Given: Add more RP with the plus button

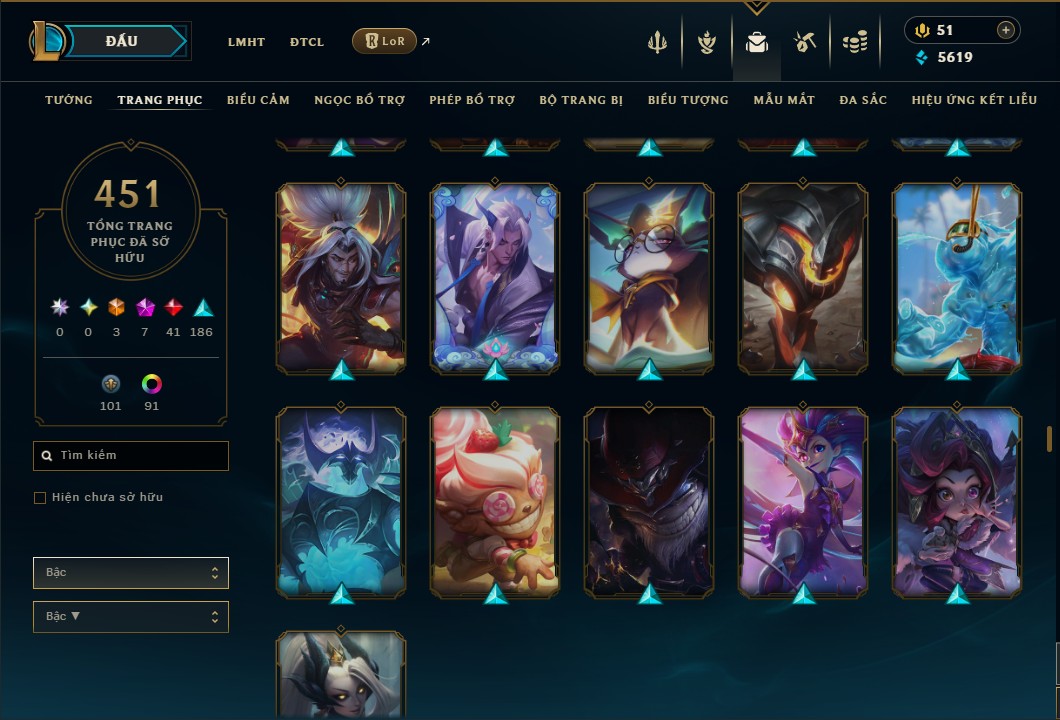Looking at the screenshot, I should point(1005,30).
